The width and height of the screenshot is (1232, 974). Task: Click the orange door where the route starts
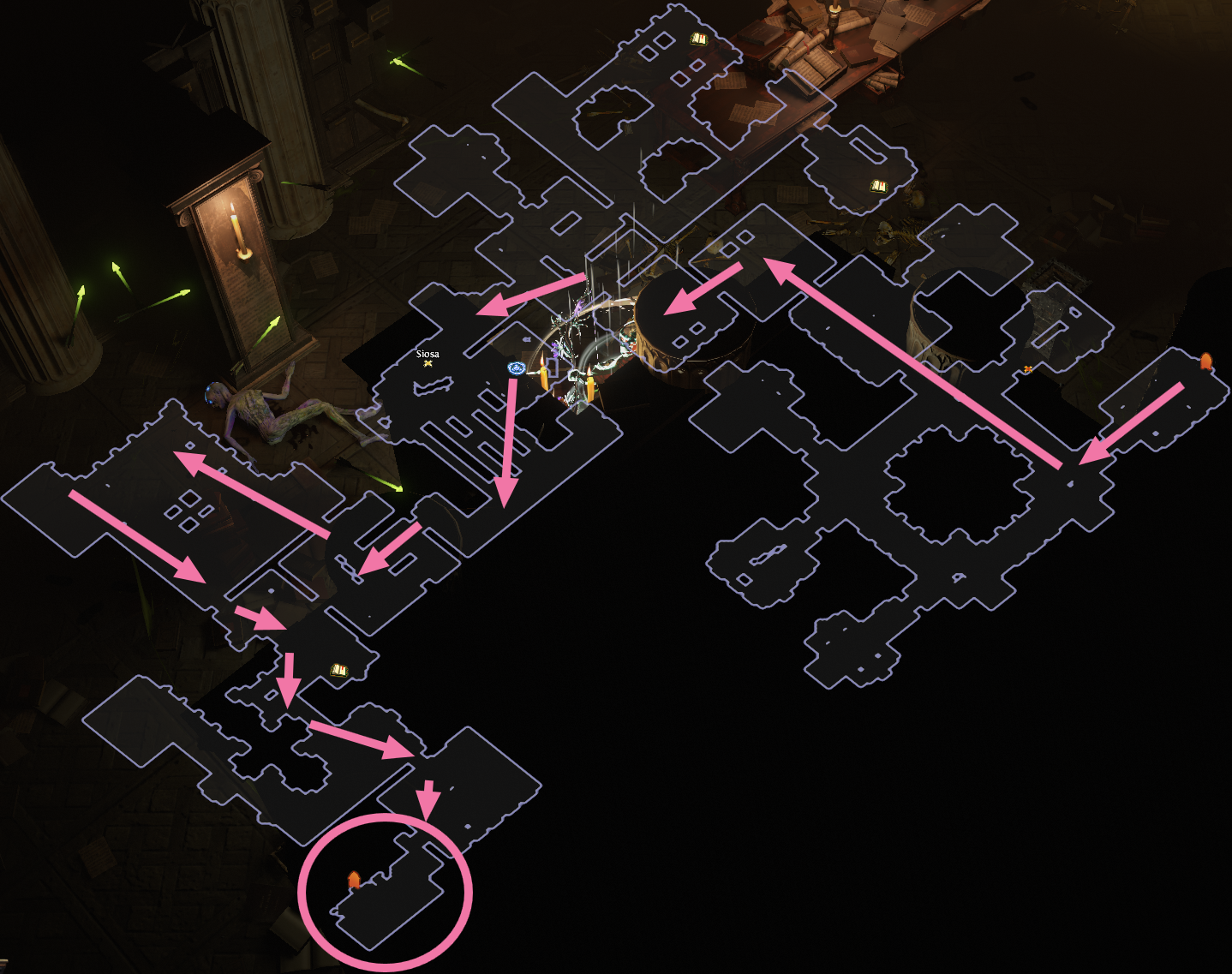point(1206,361)
